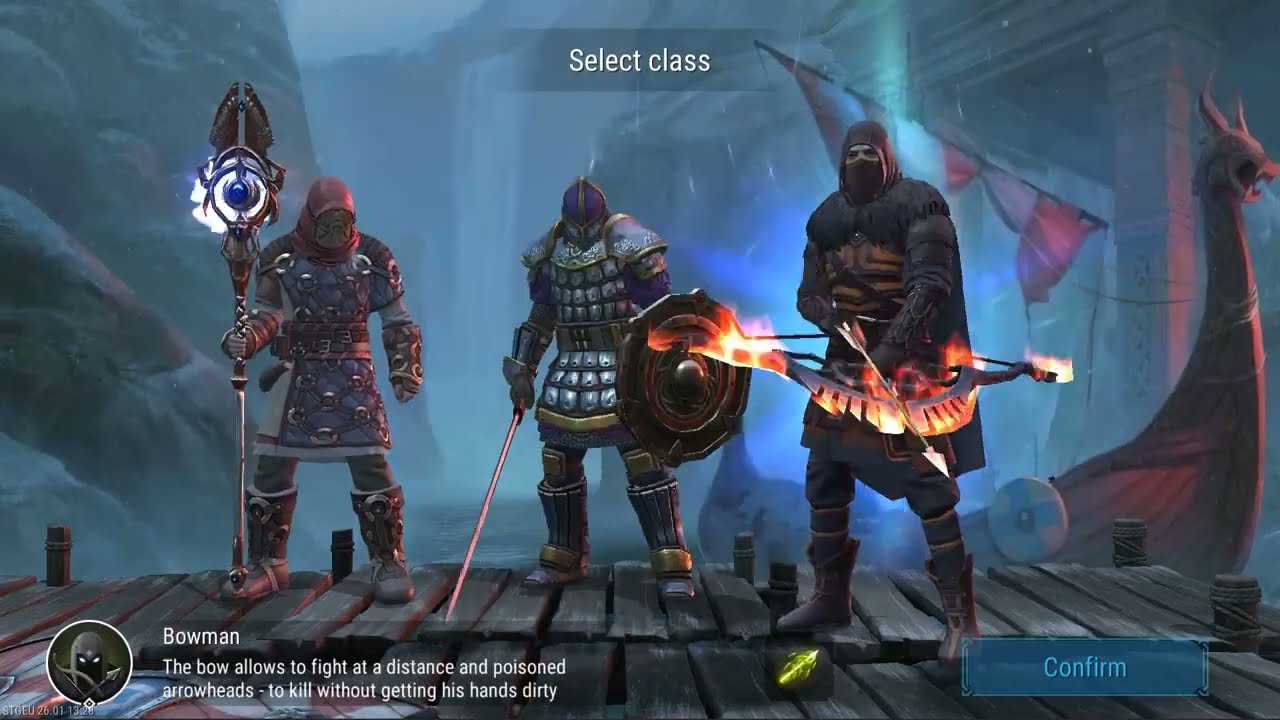
Task: Click the warrior's embossed round shield
Action: coord(686,375)
